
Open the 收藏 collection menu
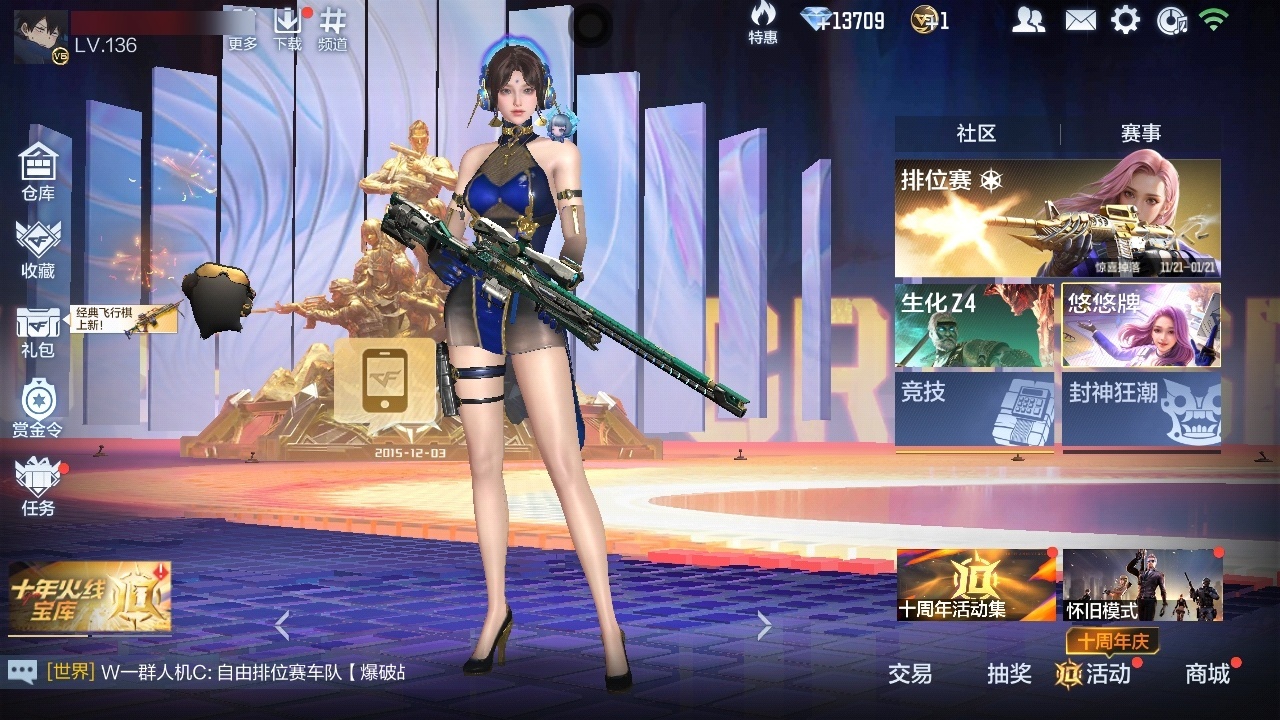click(x=38, y=249)
